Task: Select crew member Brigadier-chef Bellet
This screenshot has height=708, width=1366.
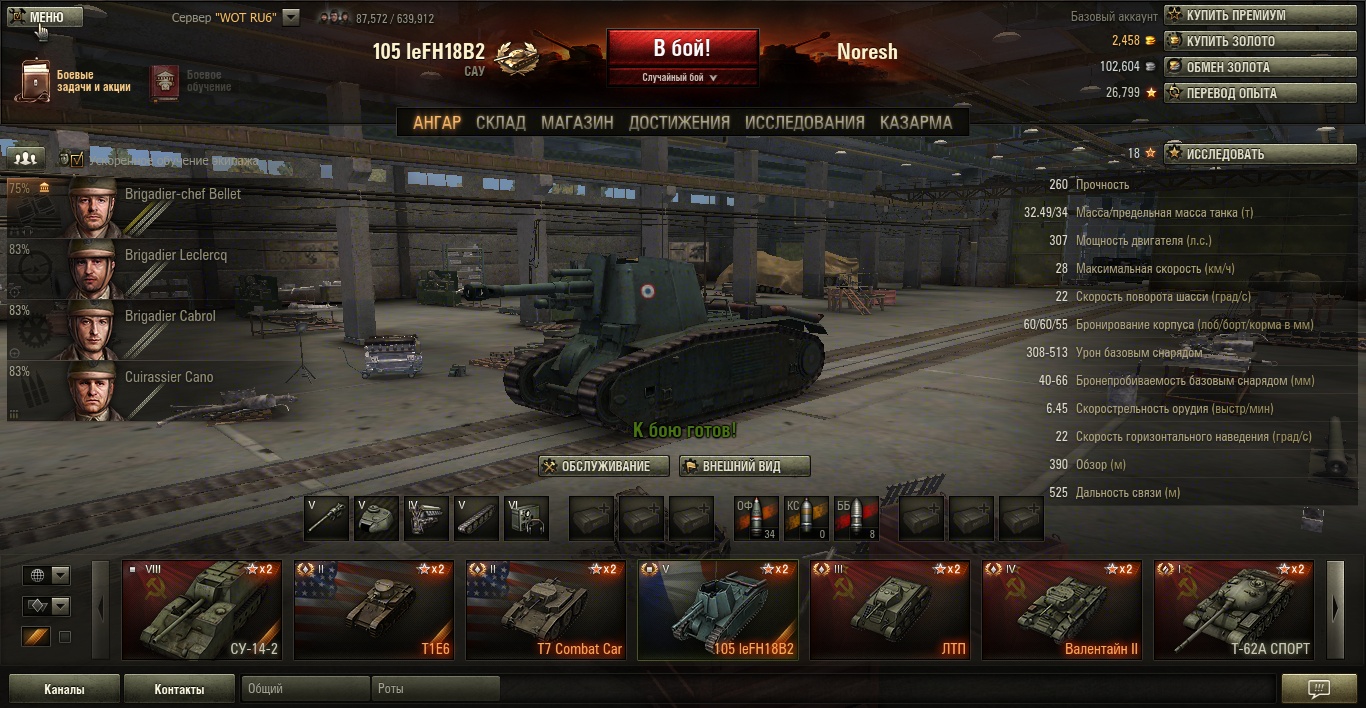Action: [155, 207]
